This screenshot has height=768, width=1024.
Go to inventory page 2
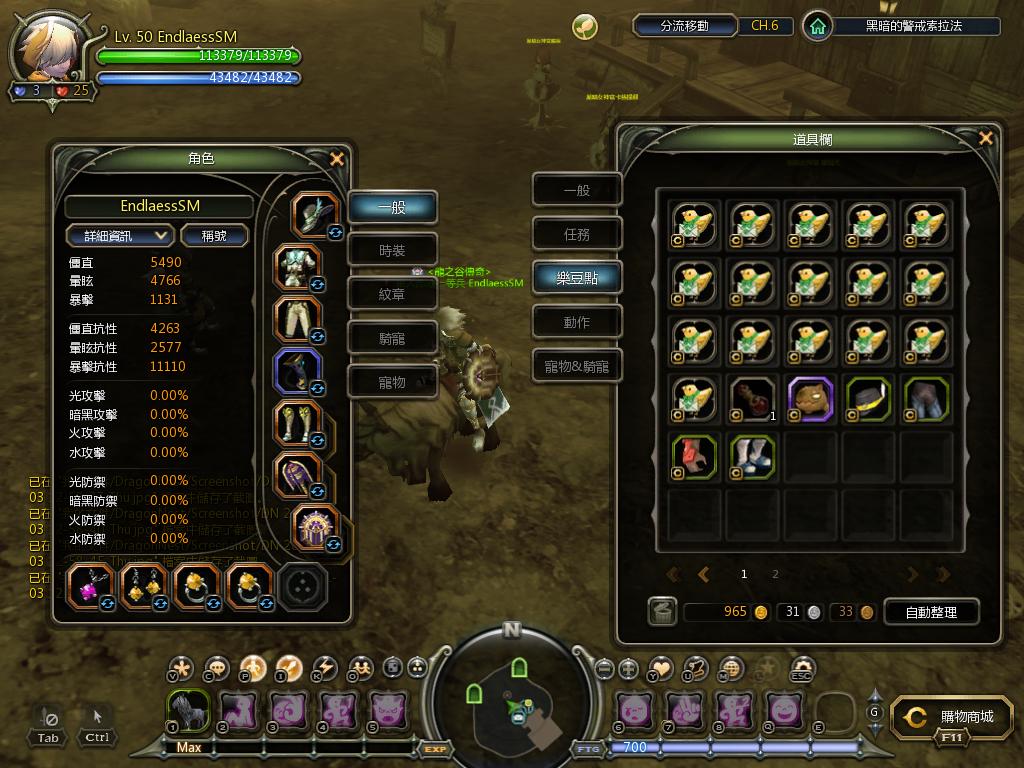pos(775,574)
